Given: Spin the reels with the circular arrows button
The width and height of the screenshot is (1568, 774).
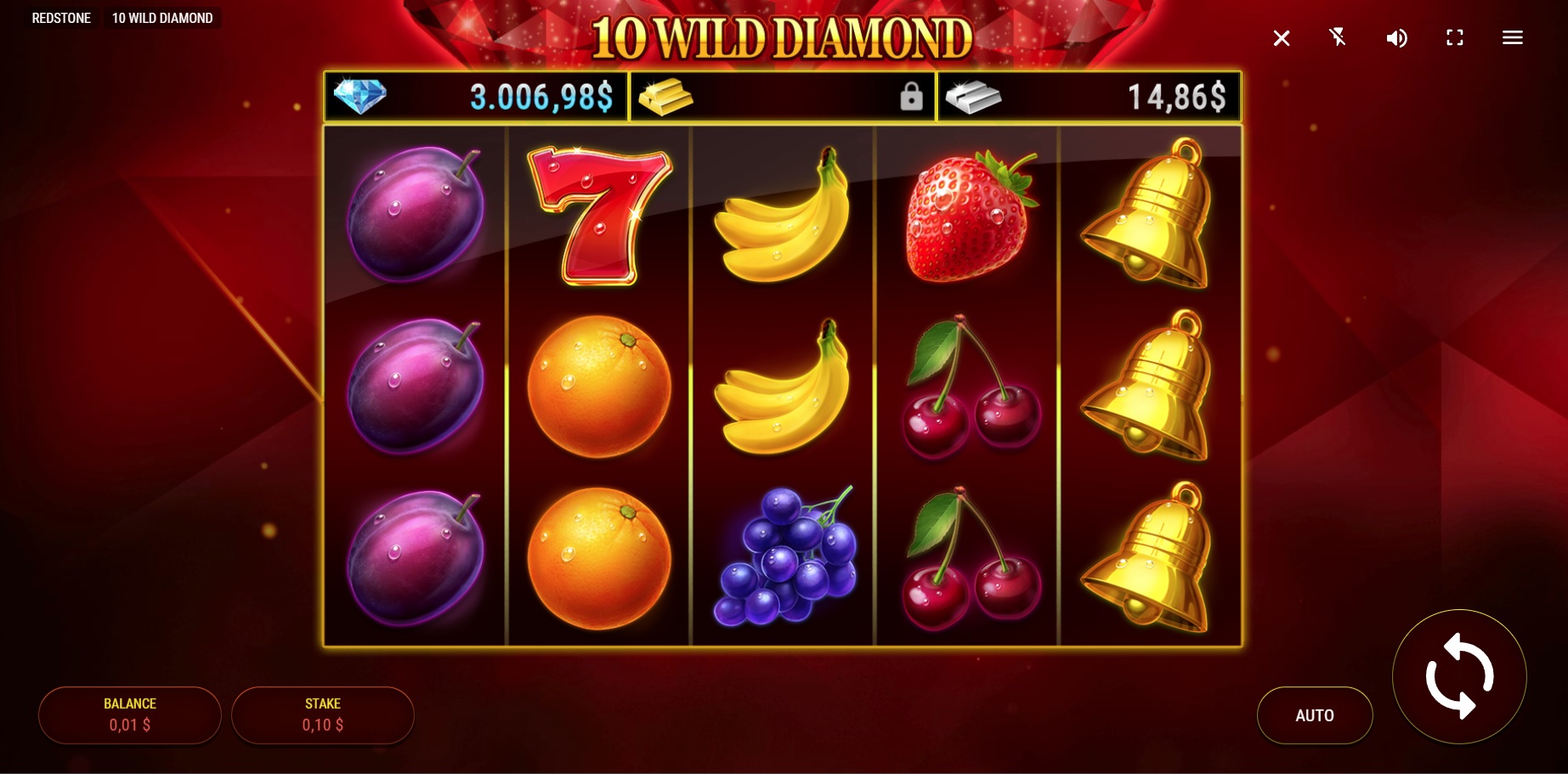Looking at the screenshot, I should (x=1459, y=677).
